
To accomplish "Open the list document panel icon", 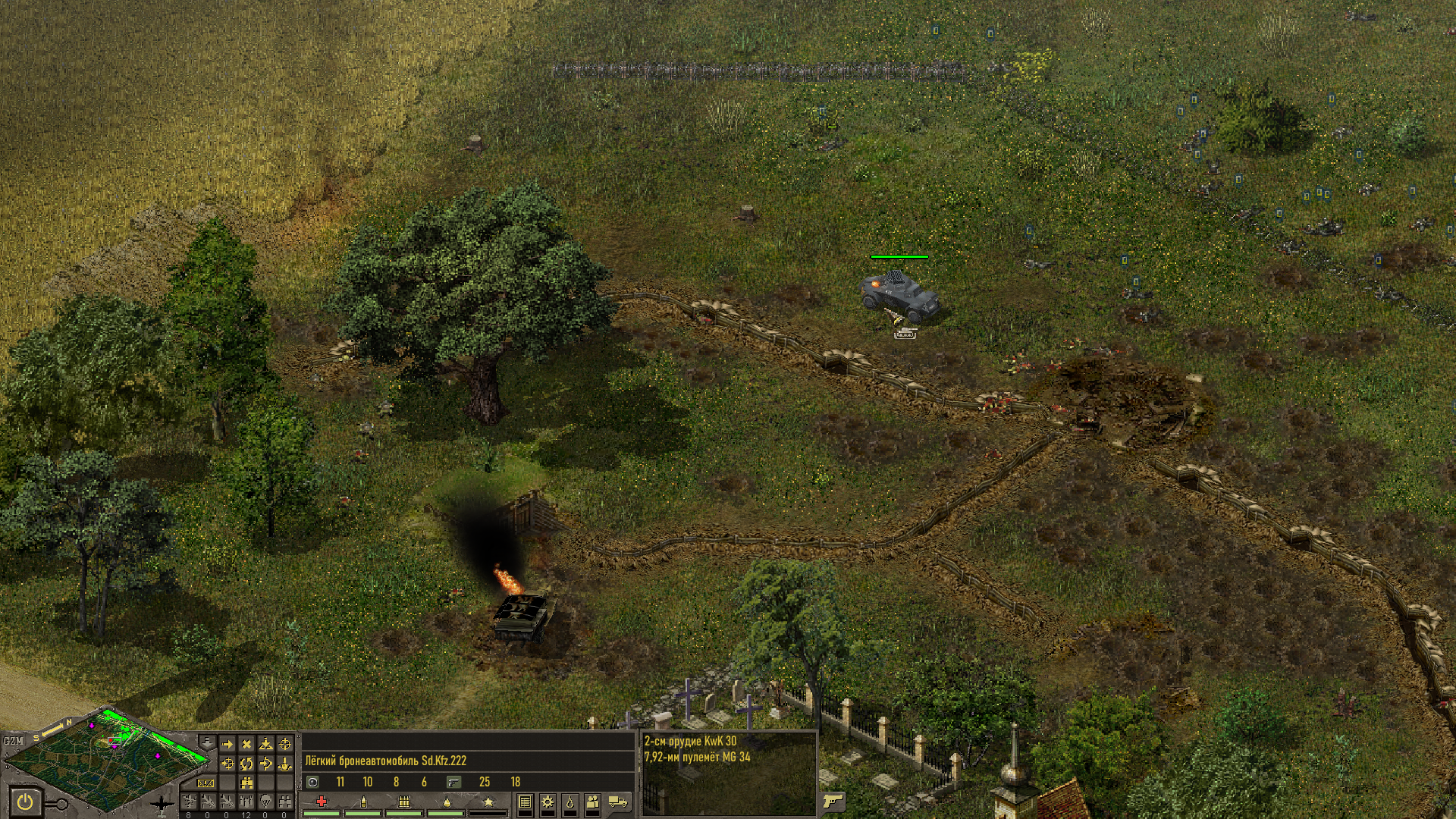I will pyautogui.click(x=525, y=802).
